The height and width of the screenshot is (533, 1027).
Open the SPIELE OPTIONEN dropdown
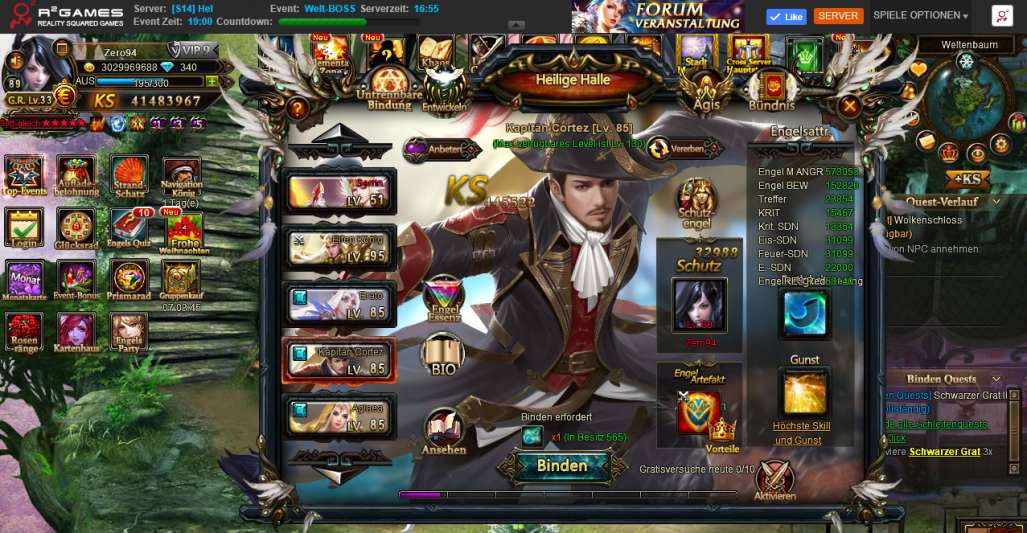pyautogui.click(x=920, y=16)
